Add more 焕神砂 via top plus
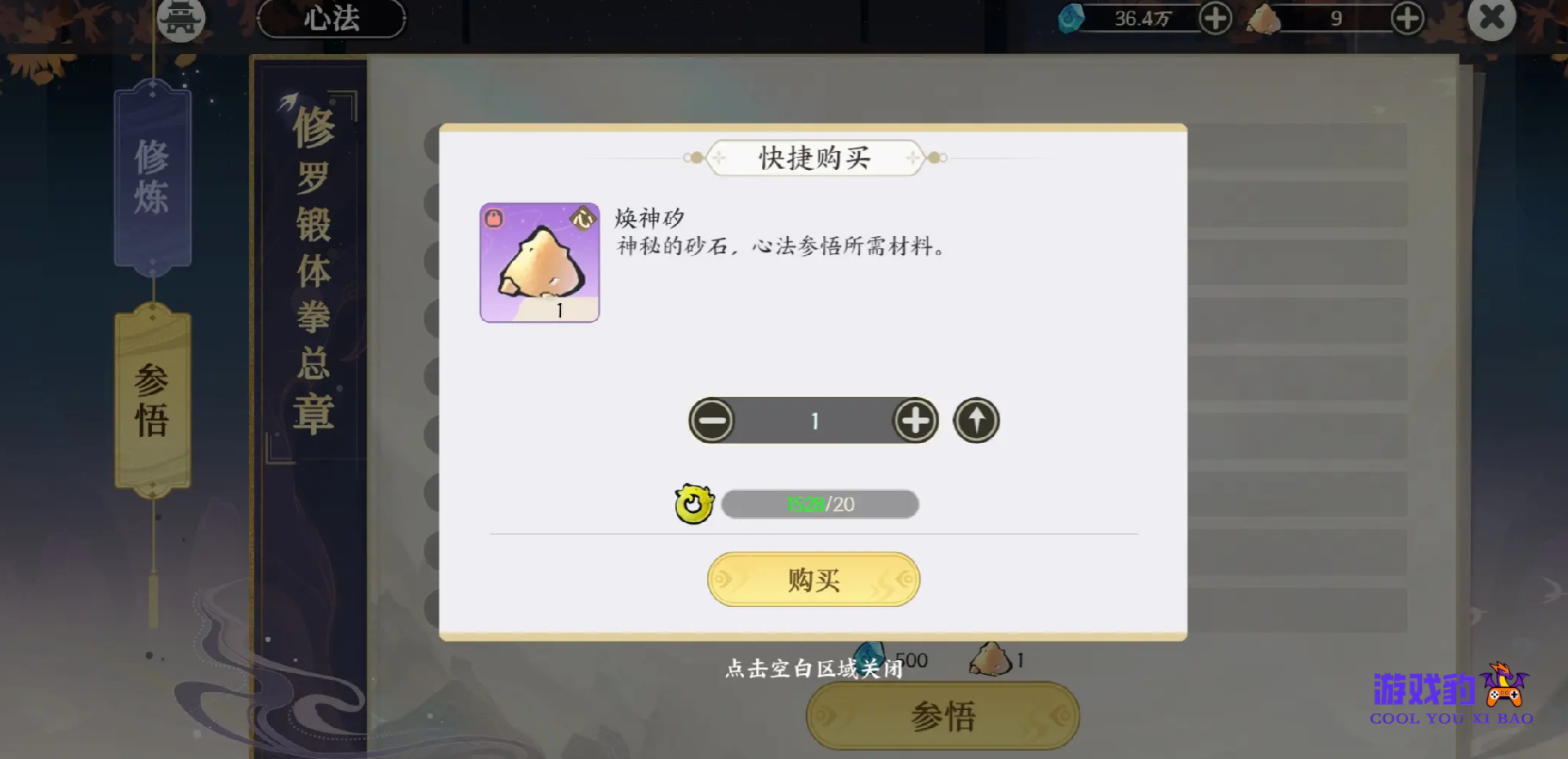1568x759 pixels. (1407, 18)
